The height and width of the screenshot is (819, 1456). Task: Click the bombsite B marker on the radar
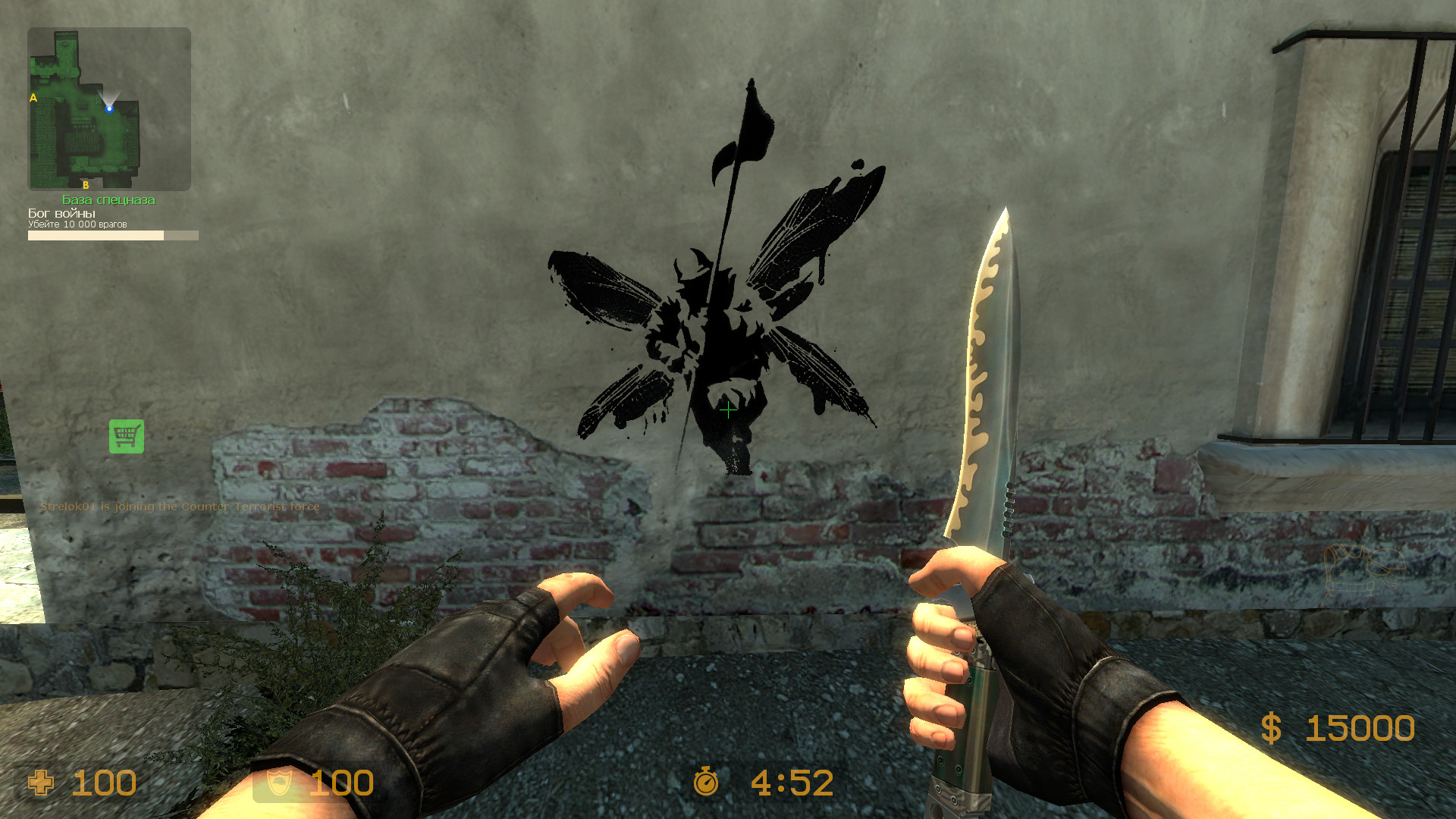click(x=86, y=184)
